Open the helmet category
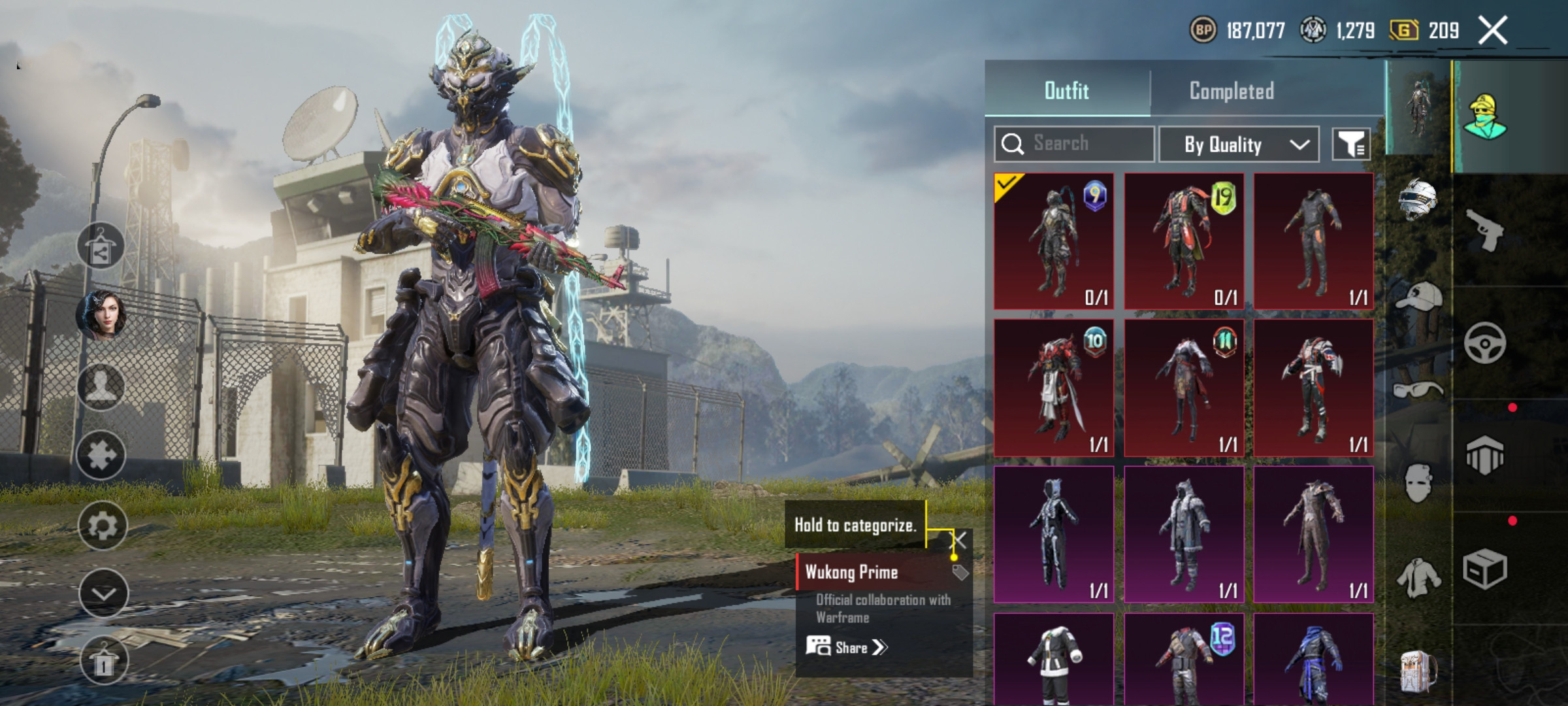Viewport: 1568px width, 706px height. [x=1417, y=199]
